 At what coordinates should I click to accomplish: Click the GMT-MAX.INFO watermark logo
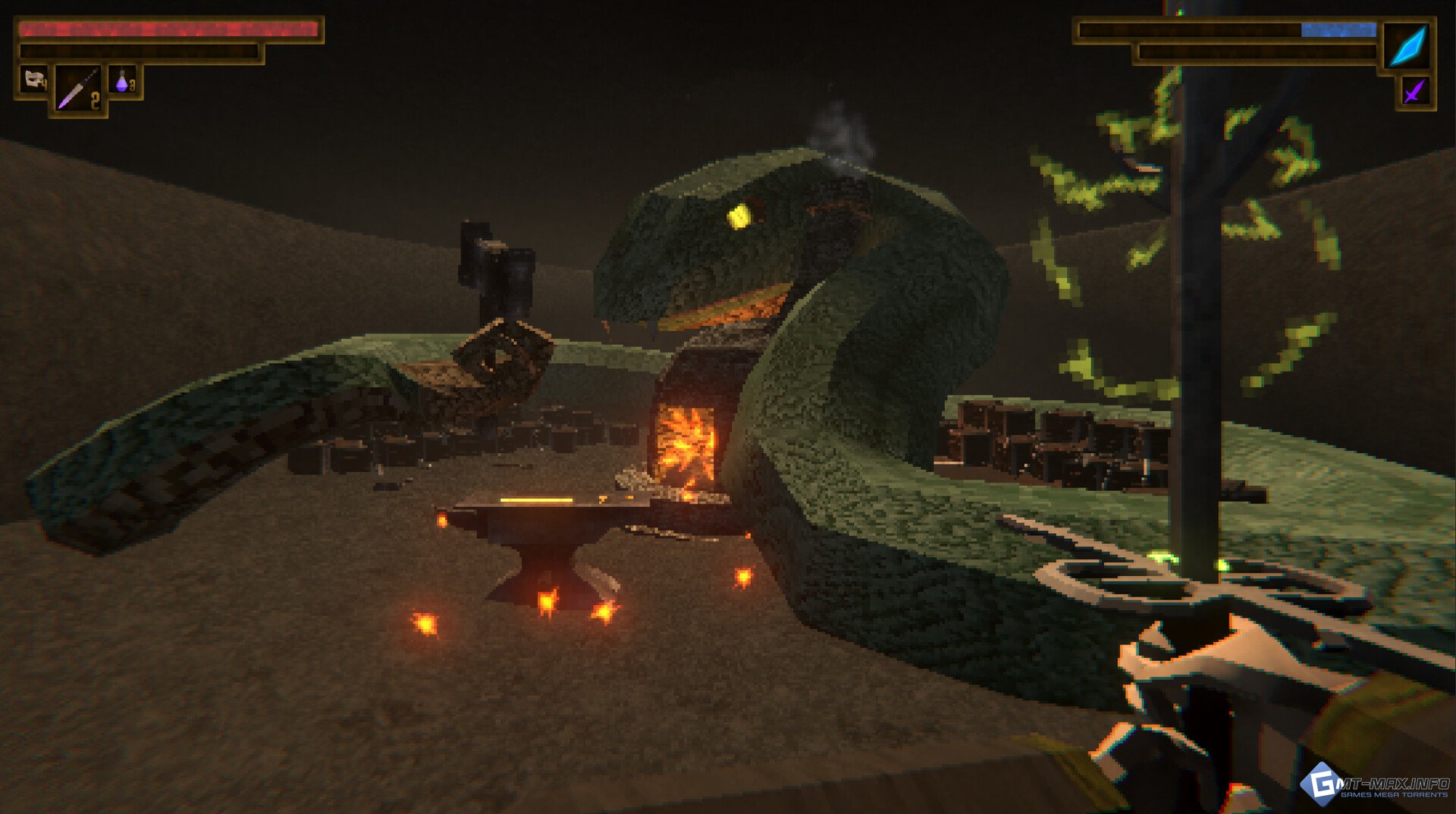click(x=1375, y=785)
